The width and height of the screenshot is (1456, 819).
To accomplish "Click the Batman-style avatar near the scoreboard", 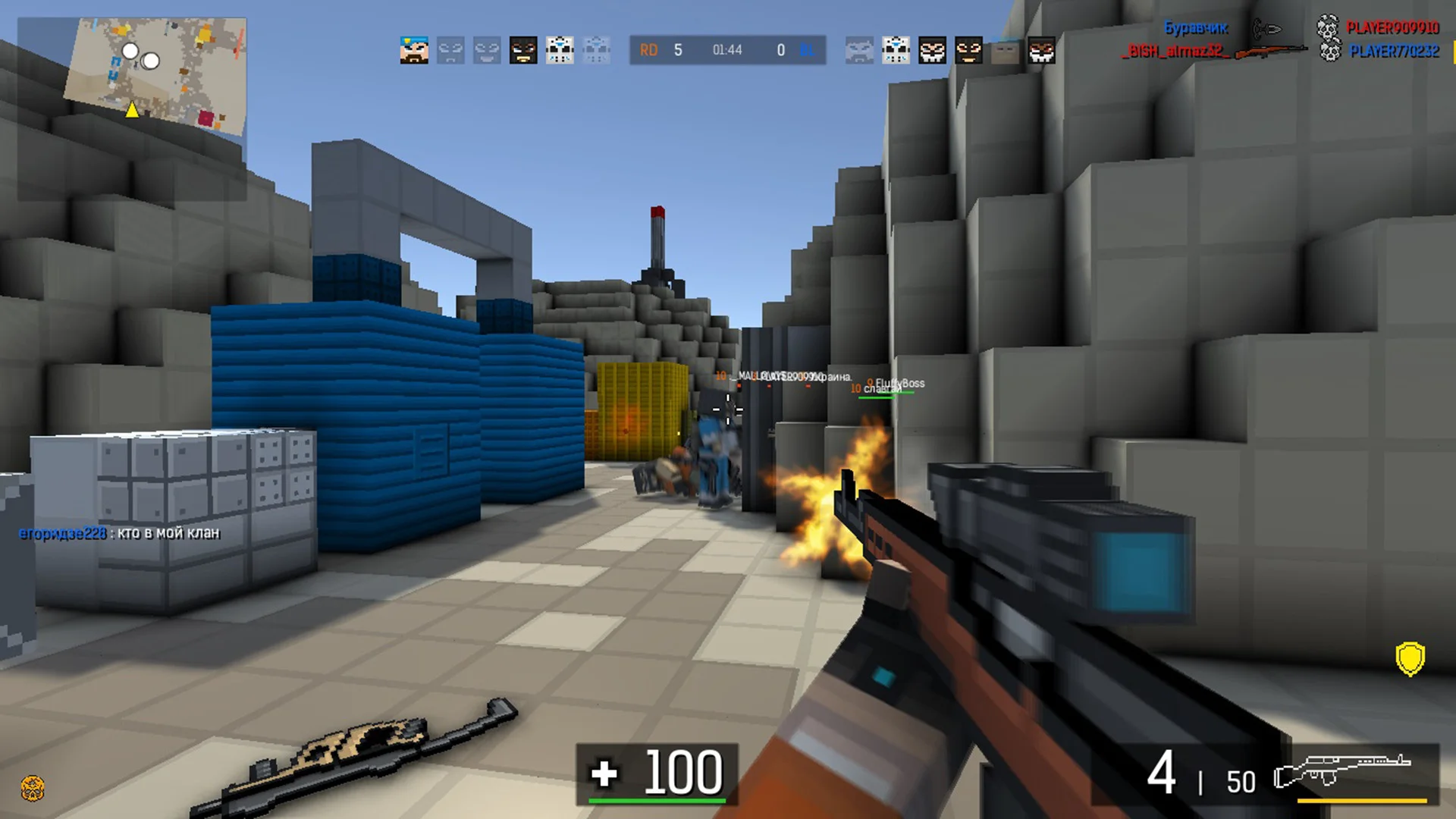I will click(x=525, y=49).
